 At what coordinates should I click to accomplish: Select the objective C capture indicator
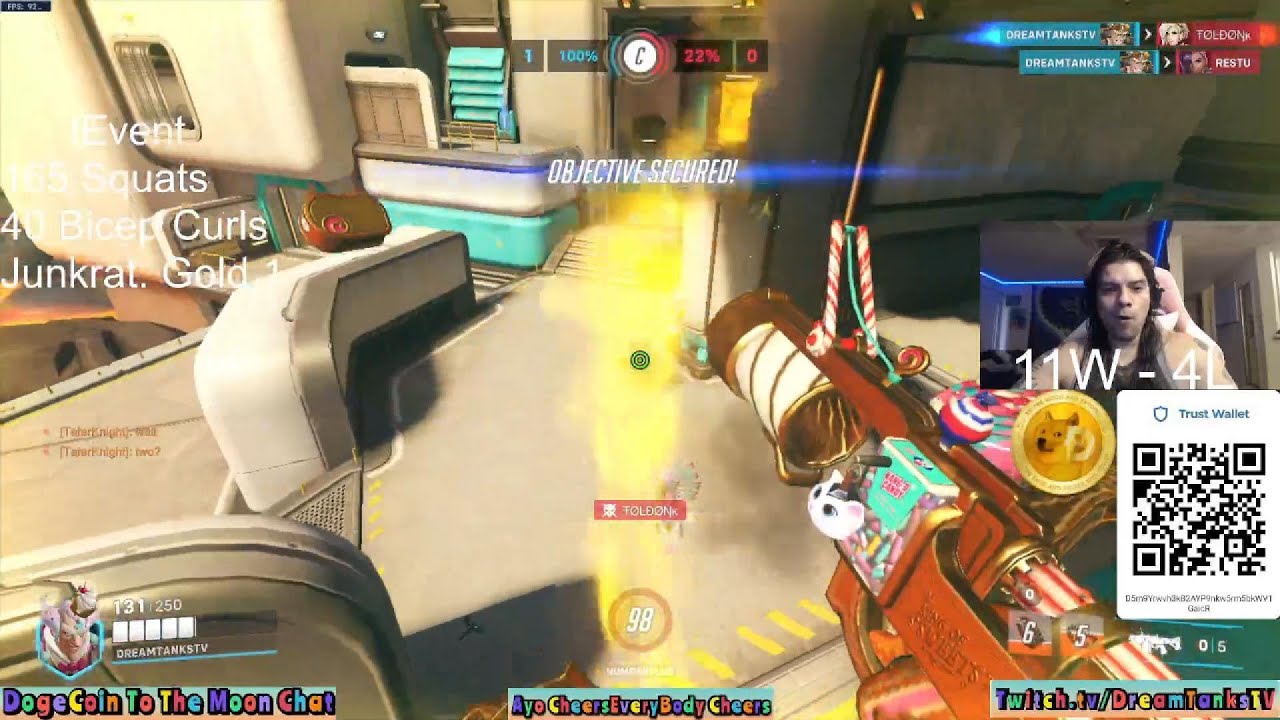[639, 56]
